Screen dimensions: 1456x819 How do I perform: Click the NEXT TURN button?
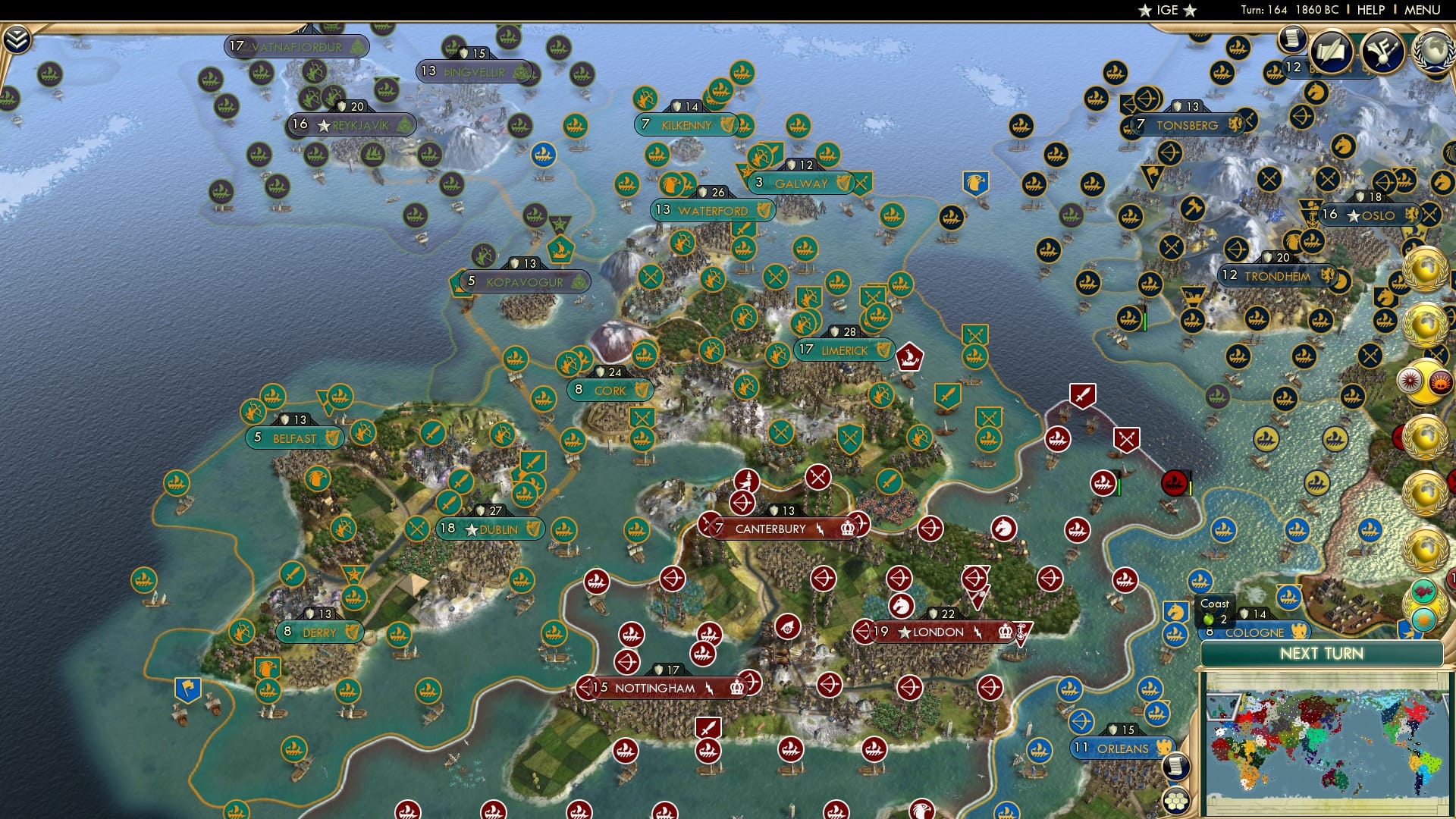[1323, 652]
